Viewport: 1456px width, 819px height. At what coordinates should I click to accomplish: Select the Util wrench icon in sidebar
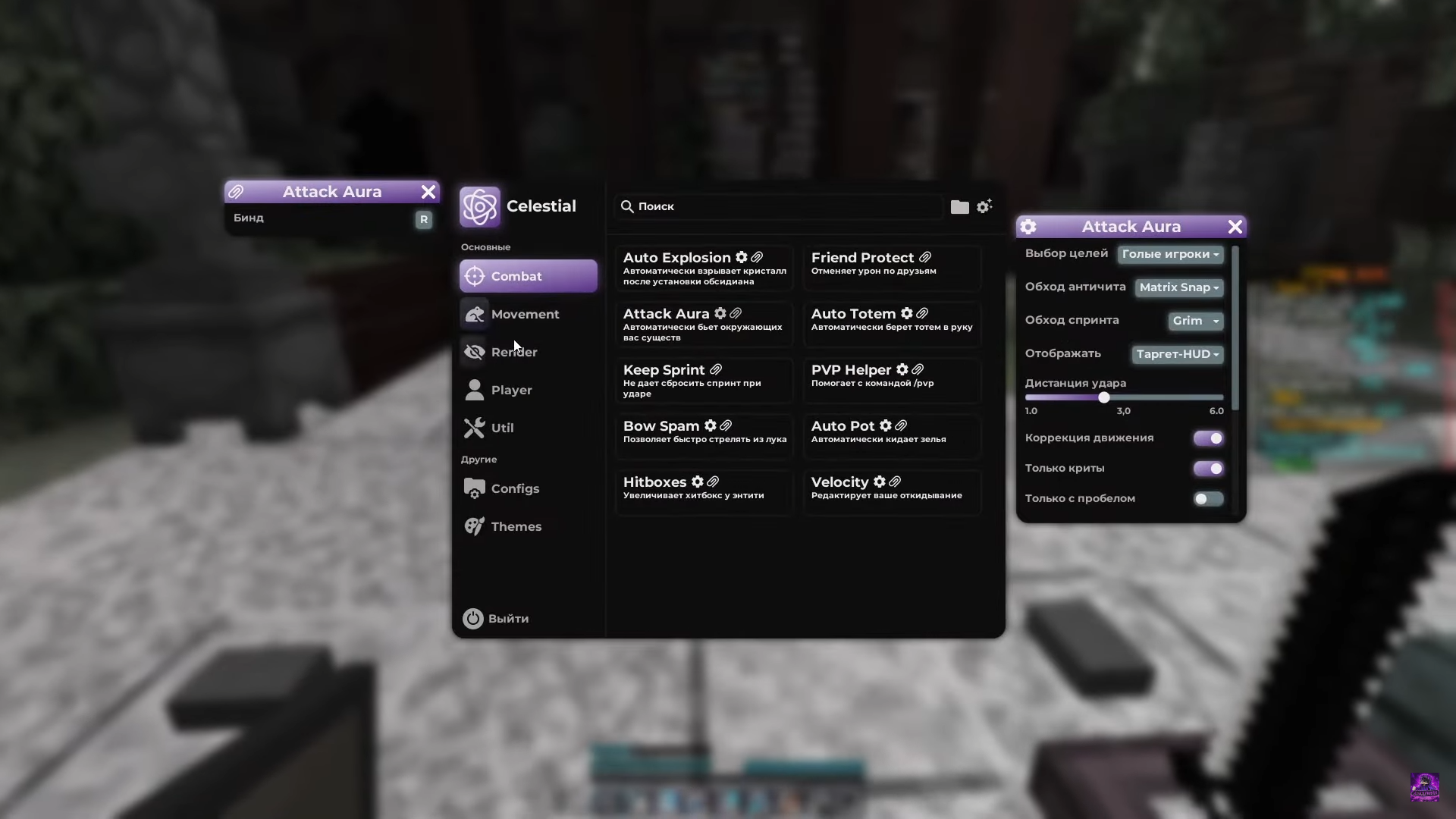pyautogui.click(x=474, y=427)
